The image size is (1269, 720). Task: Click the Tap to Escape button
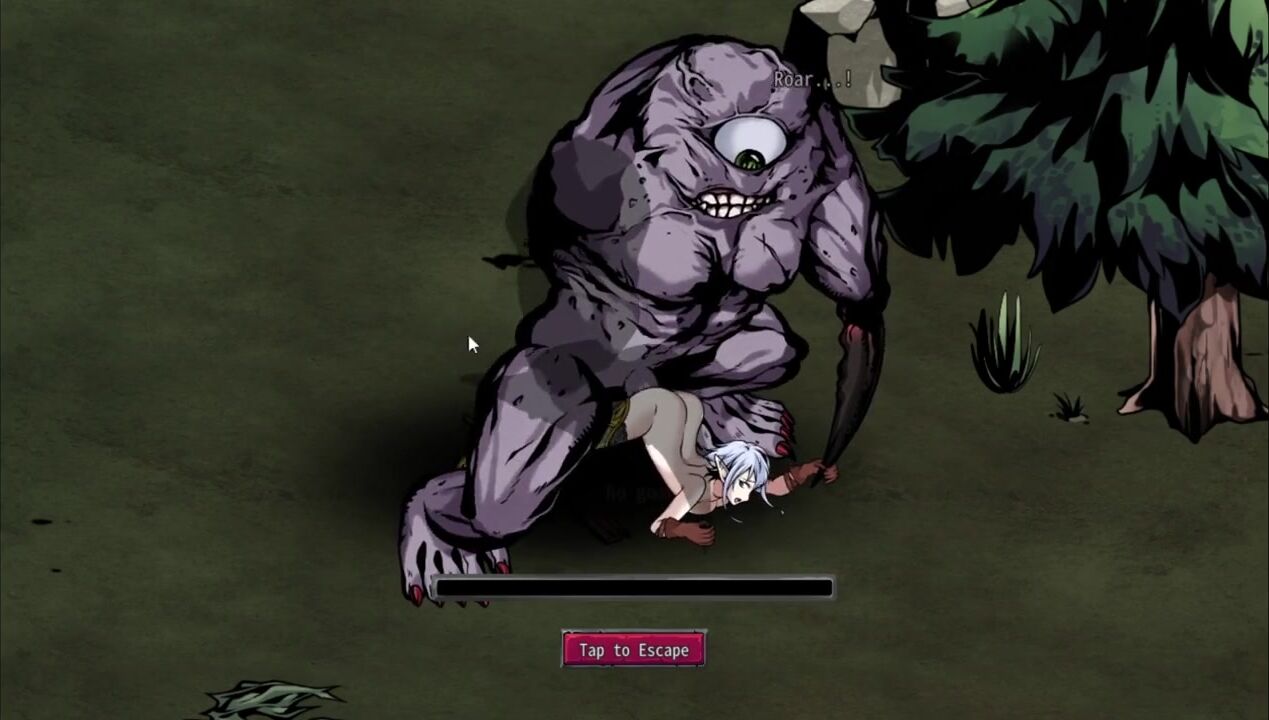pos(634,650)
